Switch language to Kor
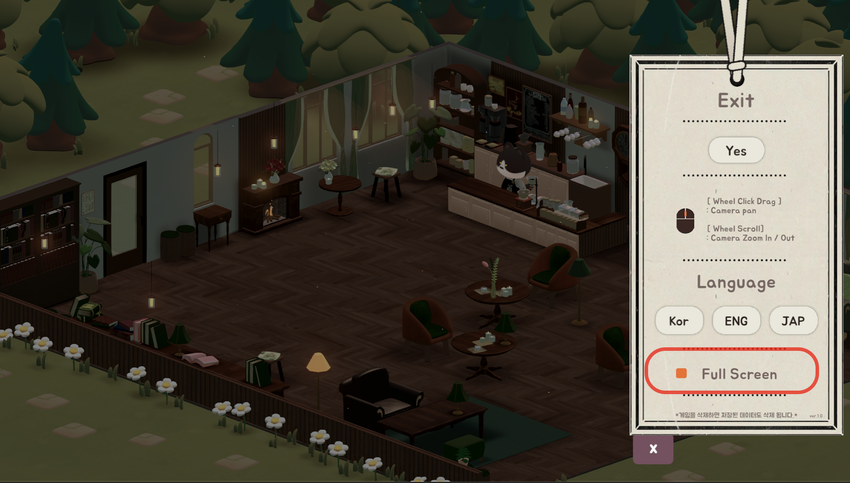 679,321
